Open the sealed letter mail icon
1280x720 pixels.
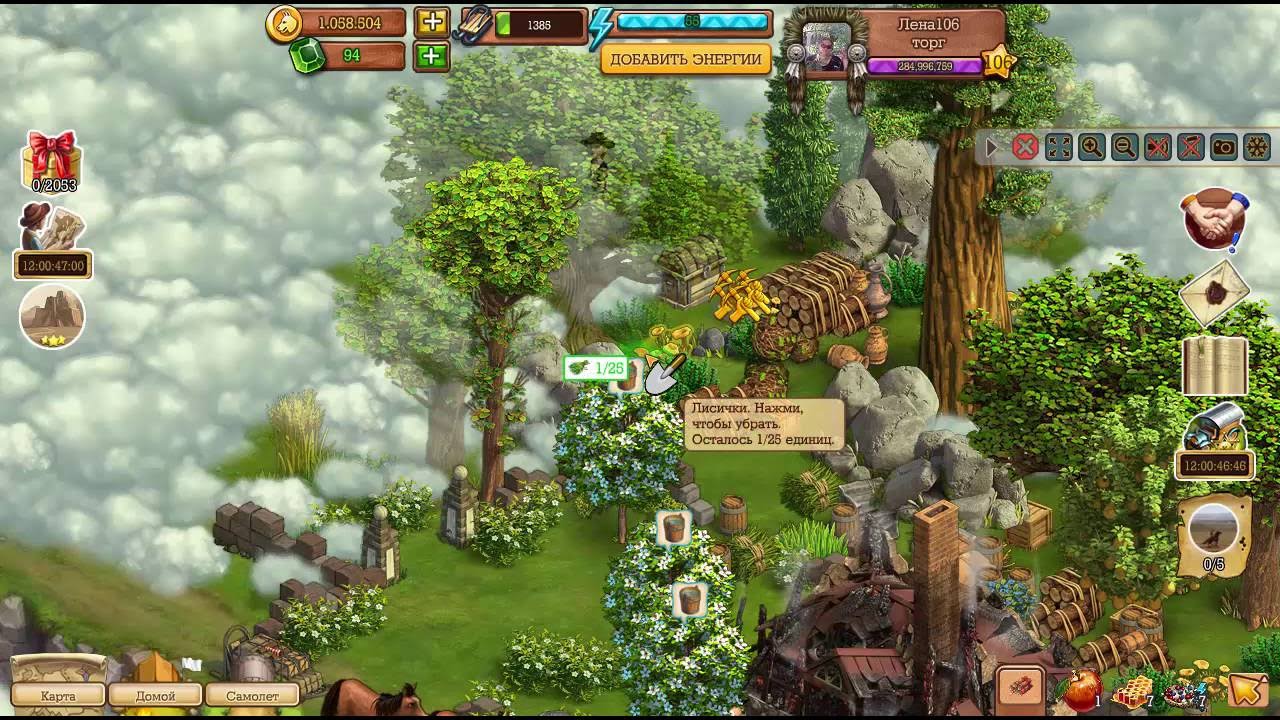tap(1215, 293)
